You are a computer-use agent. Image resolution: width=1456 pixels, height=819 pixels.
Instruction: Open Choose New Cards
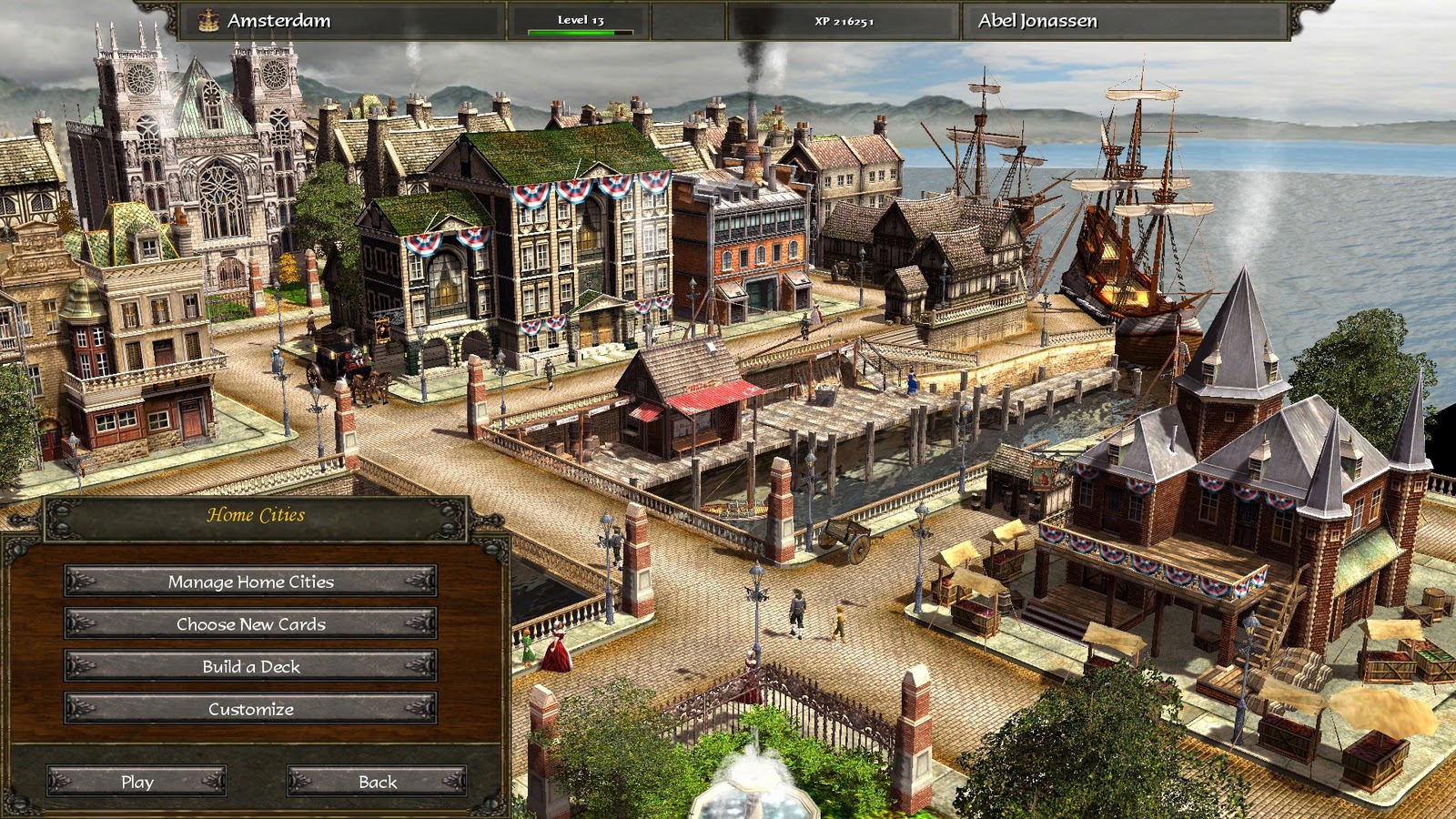(248, 624)
